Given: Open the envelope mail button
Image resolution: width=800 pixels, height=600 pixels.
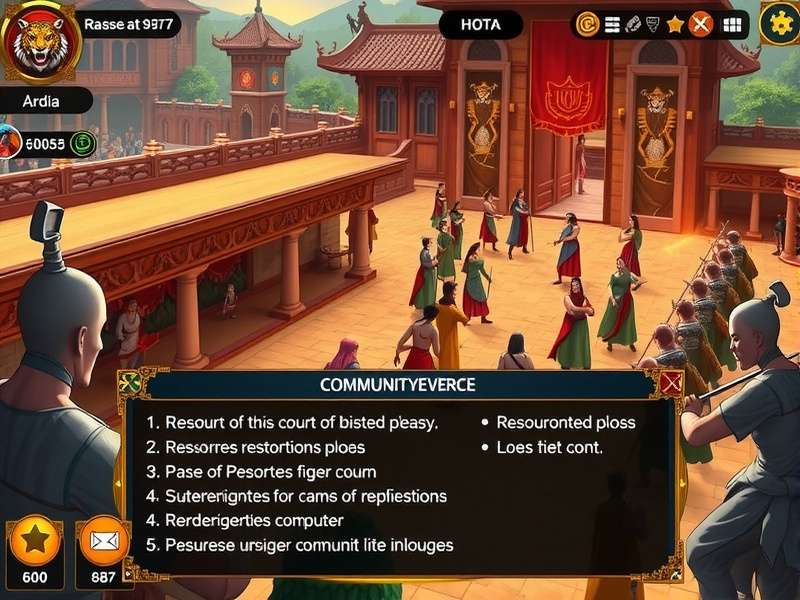Looking at the screenshot, I should (103, 541).
